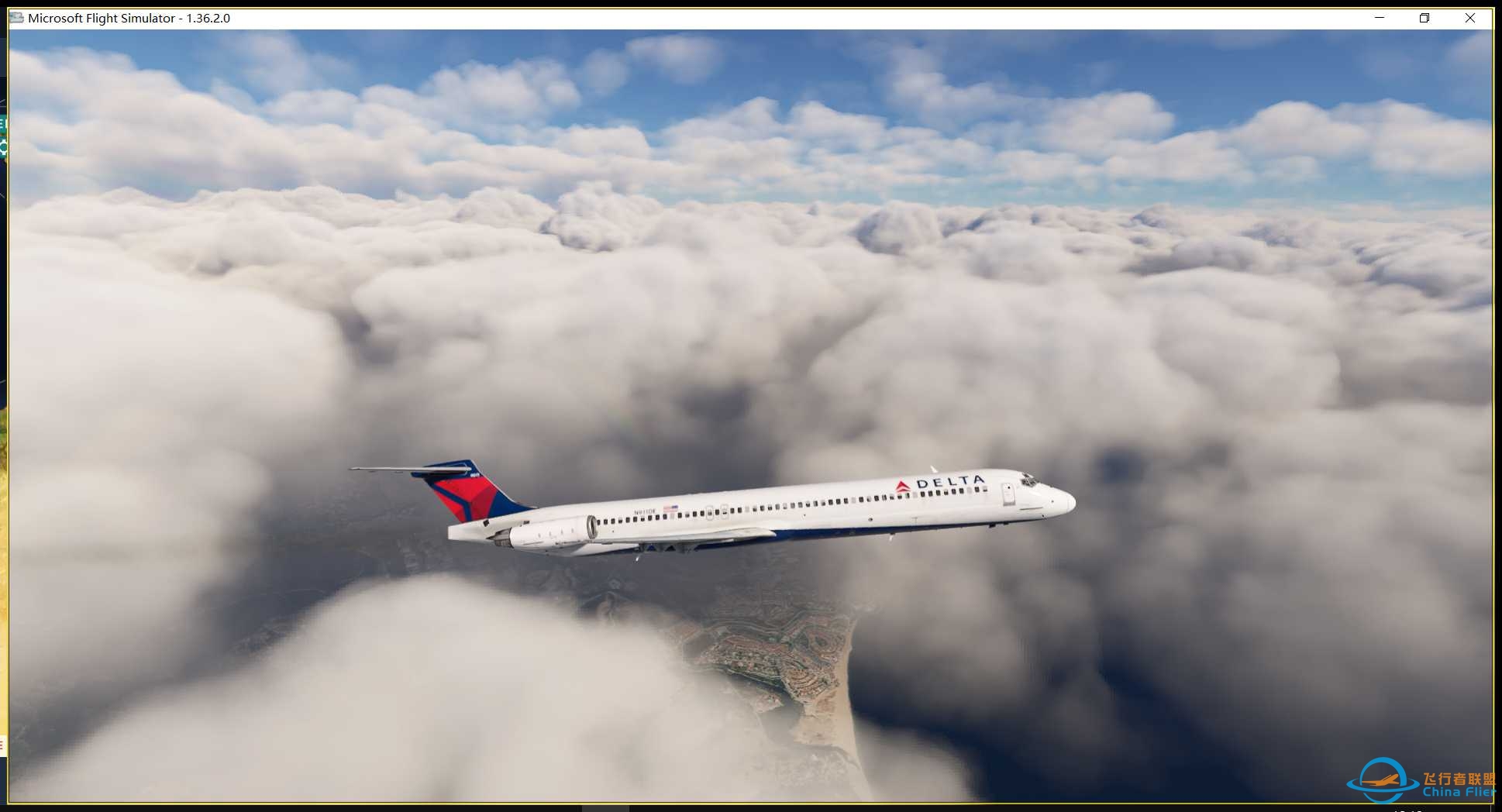1502x812 pixels.
Task: Click the American flag decal near the registration
Action: click(x=670, y=507)
